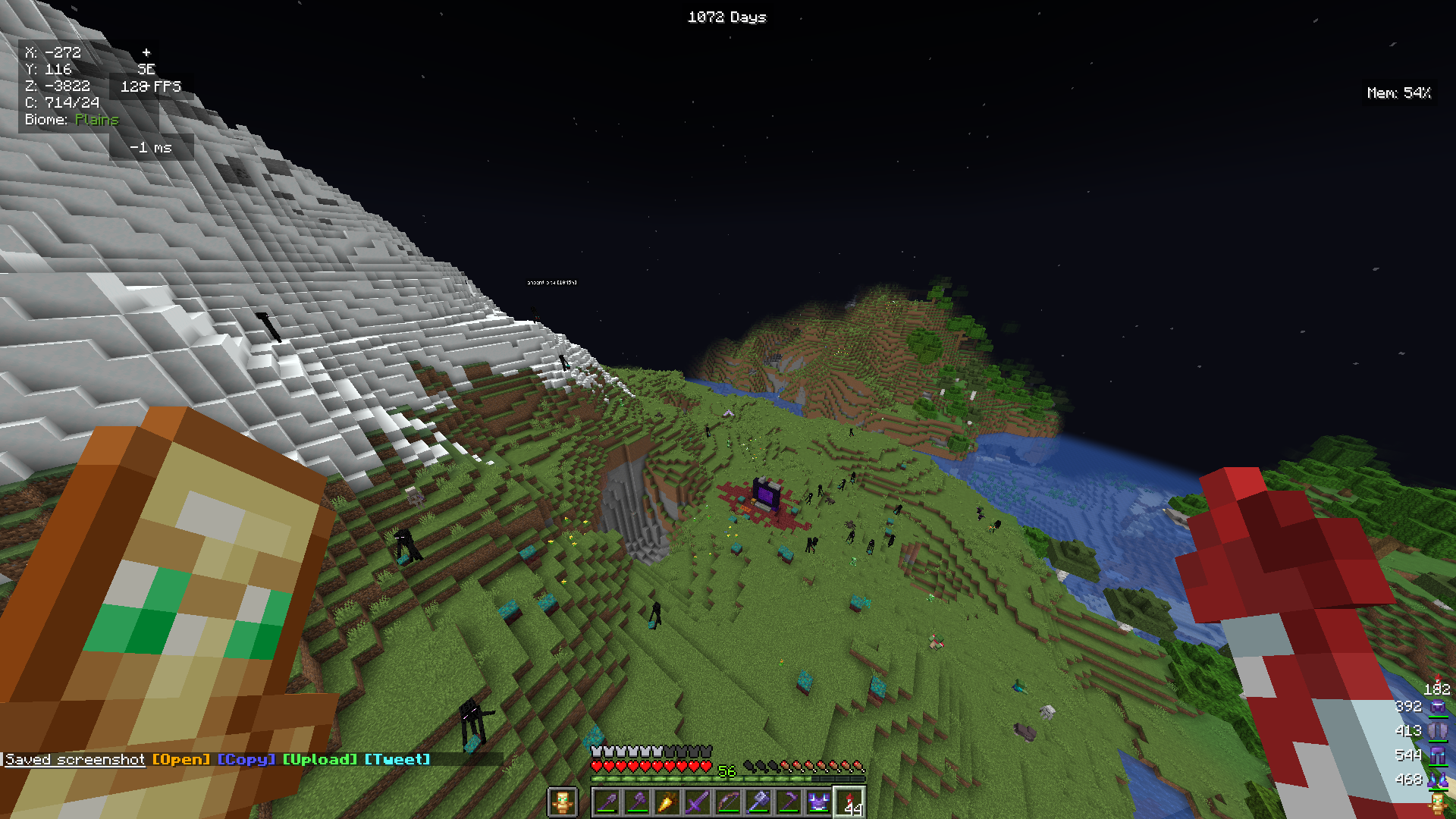Click the [Tweet] chat link
The image size is (1456, 819).
coord(396,759)
